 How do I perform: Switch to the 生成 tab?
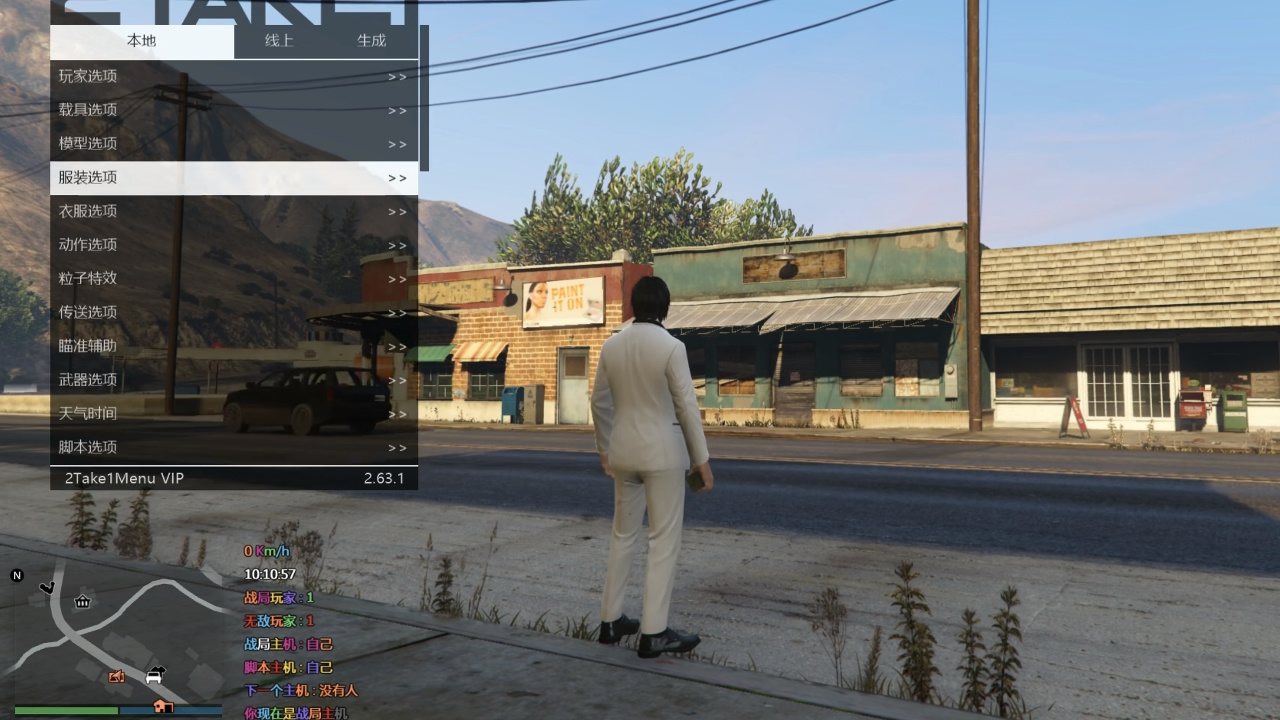370,41
